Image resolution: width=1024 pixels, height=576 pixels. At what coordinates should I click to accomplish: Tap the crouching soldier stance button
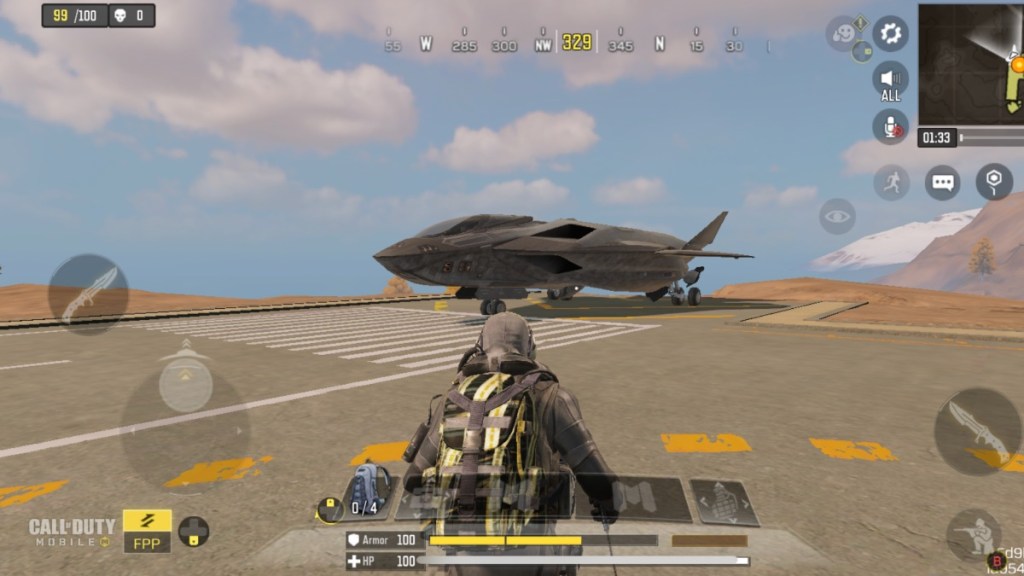click(x=973, y=536)
